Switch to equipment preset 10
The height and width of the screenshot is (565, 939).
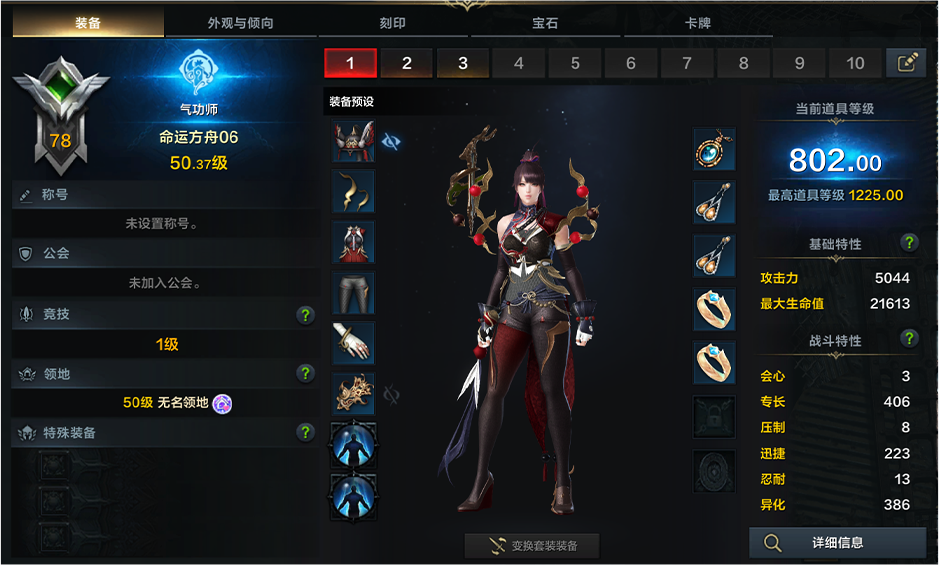(855, 63)
